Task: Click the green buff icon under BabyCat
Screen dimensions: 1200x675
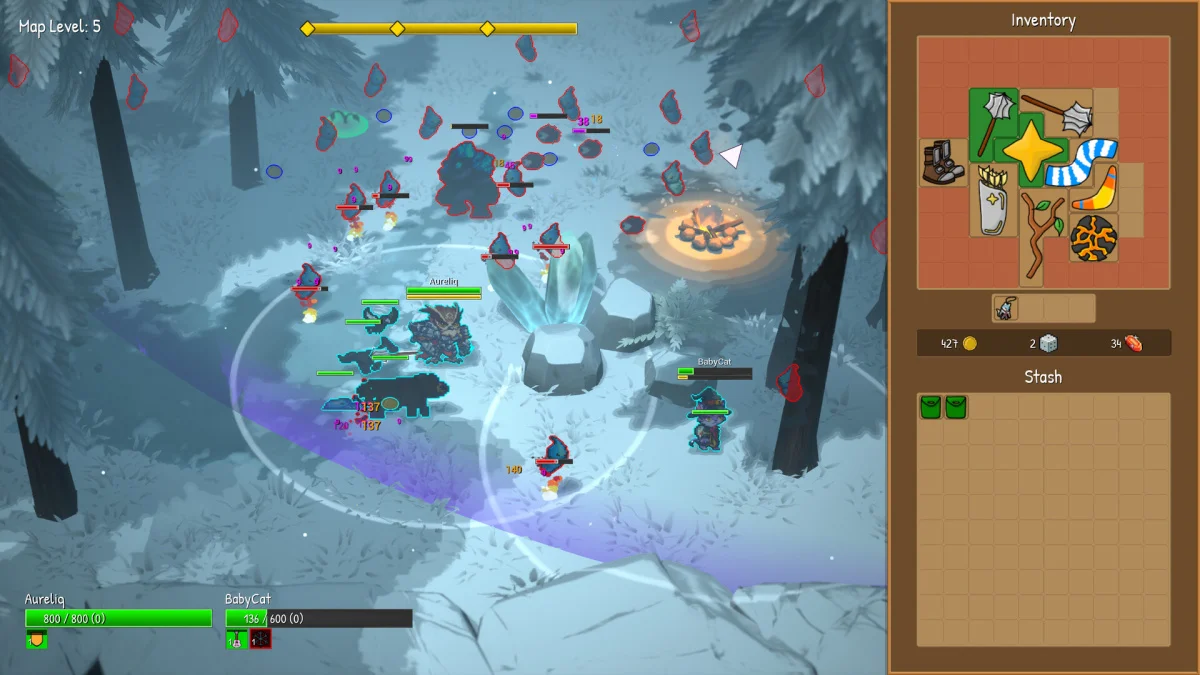Action: click(x=236, y=639)
